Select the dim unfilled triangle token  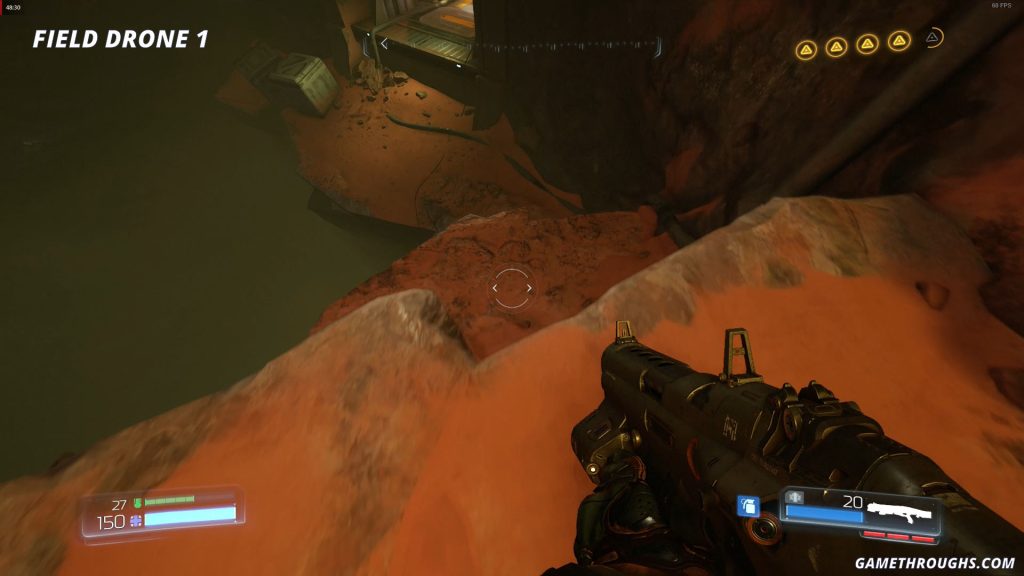click(932, 39)
